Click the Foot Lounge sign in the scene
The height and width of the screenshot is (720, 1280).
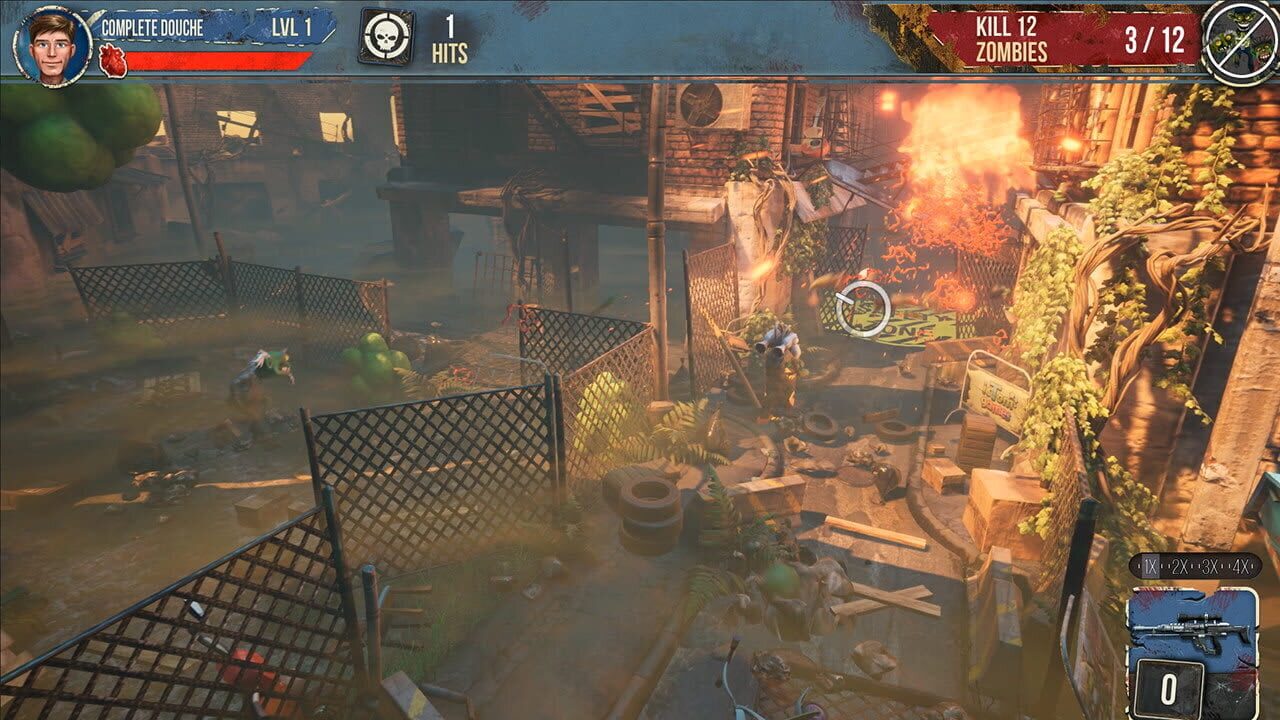tap(997, 398)
